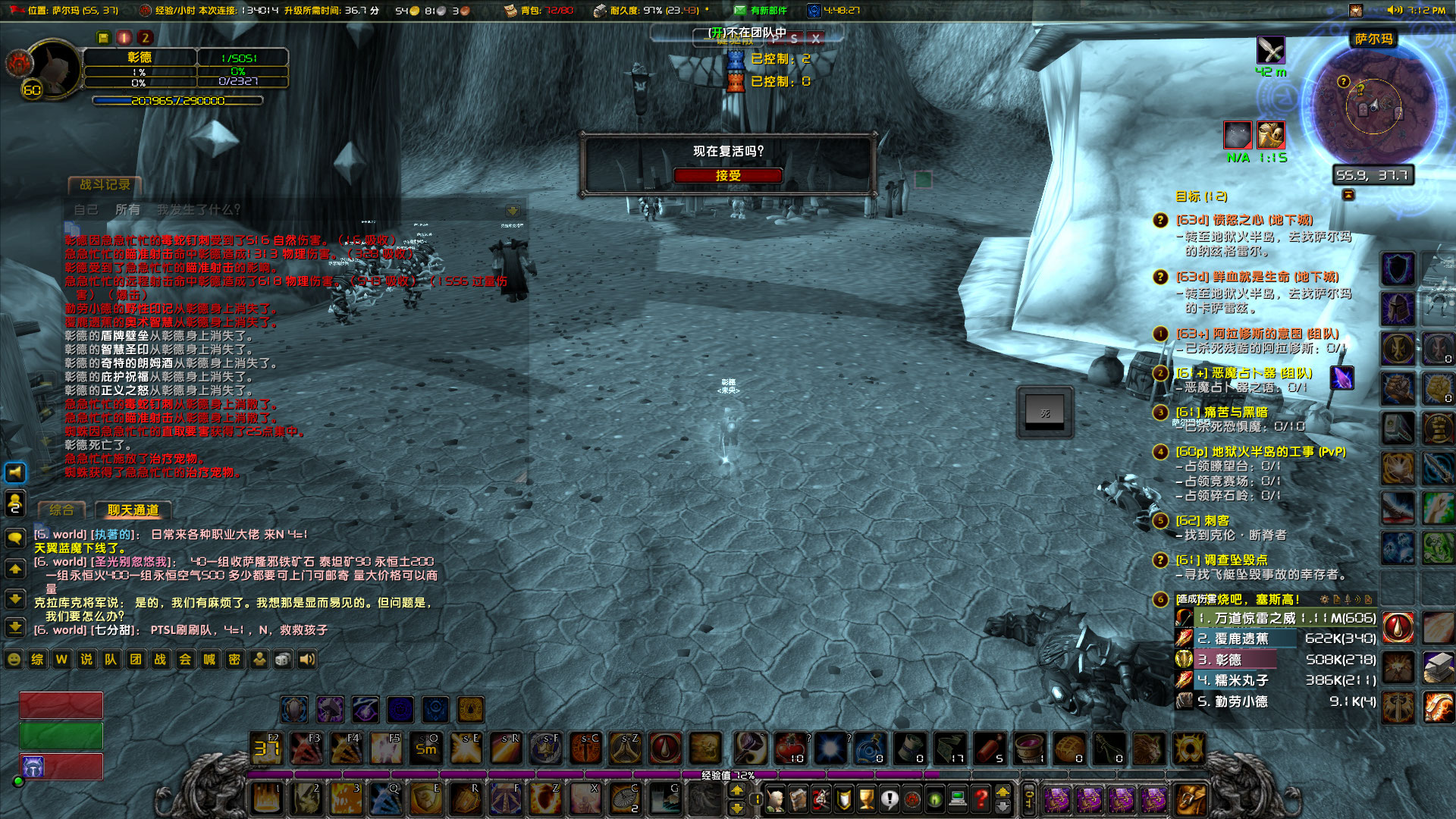This screenshot has width=1456, height=819.
Task: Open the quest log exclamation-mark icon
Action: coord(889,799)
